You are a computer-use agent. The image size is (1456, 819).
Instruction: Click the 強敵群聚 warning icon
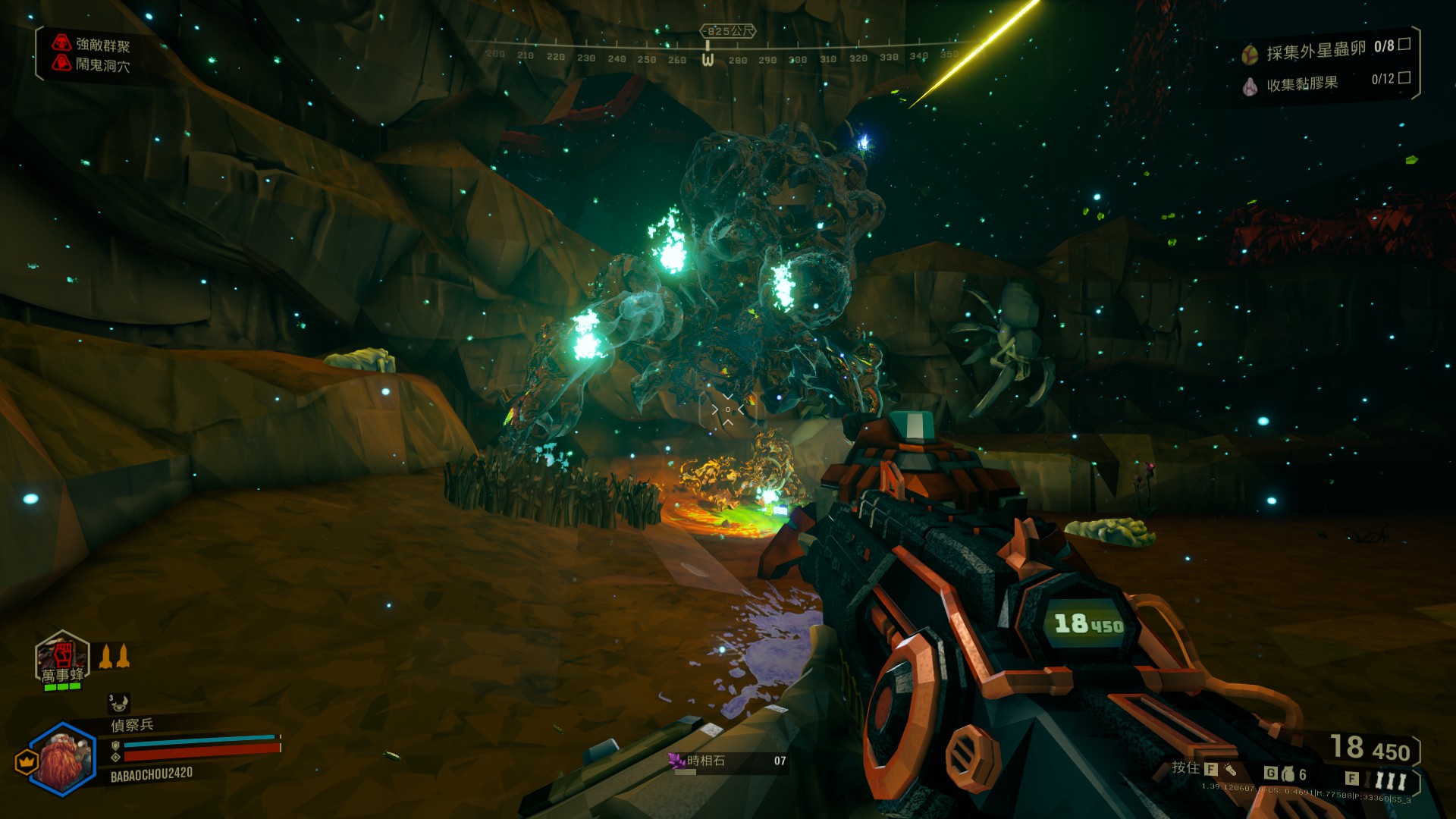[x=61, y=42]
